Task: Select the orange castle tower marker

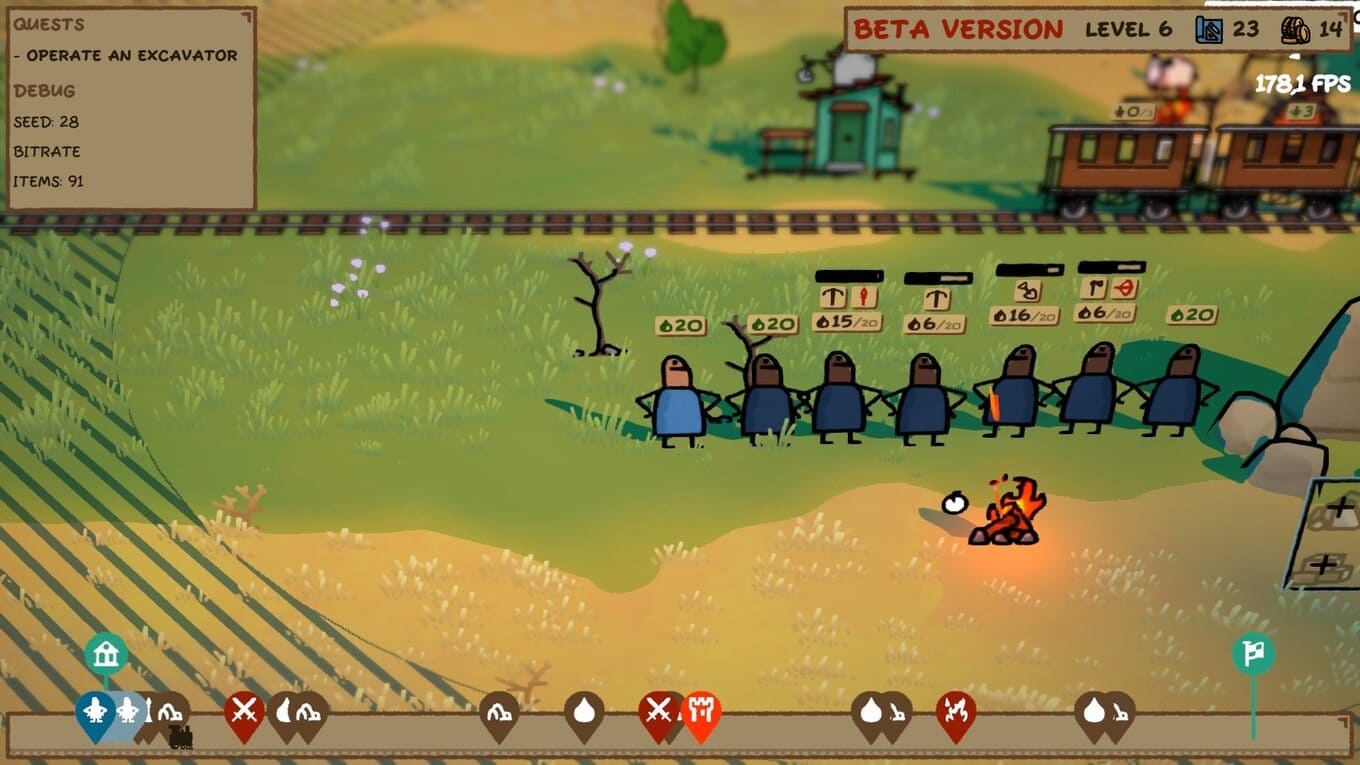Action: tap(701, 712)
